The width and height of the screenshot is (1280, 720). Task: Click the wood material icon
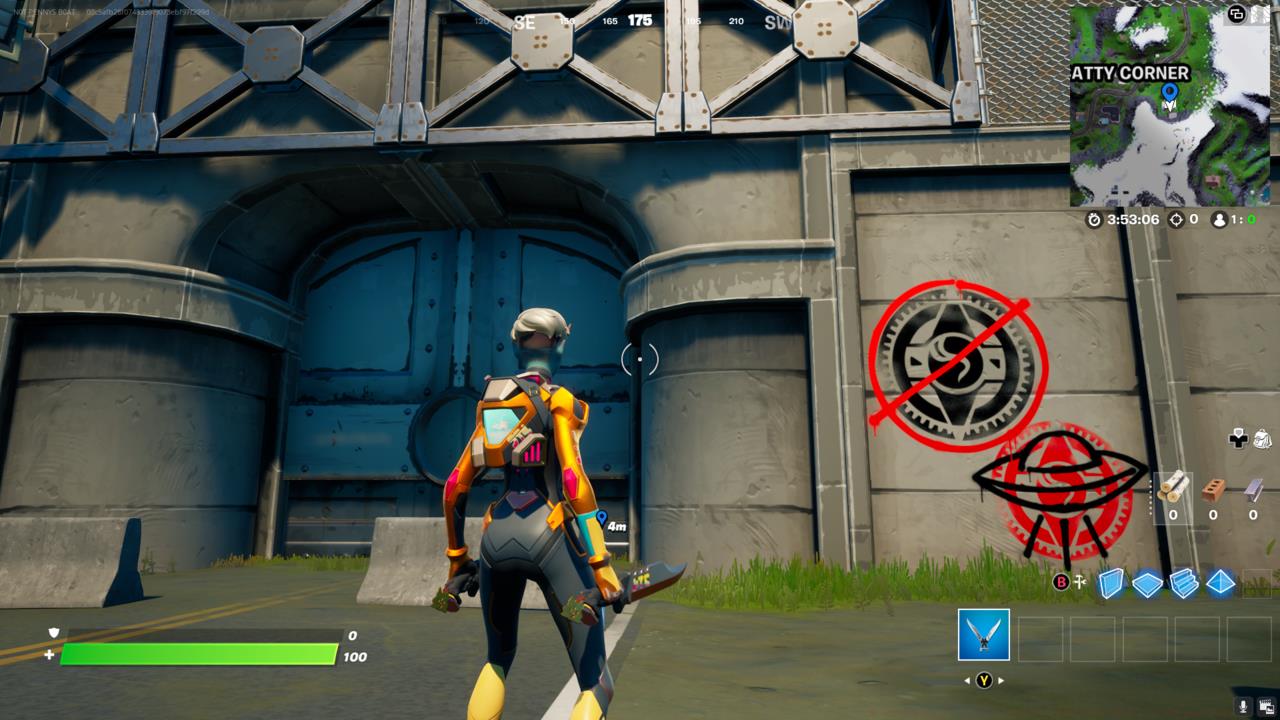[1175, 488]
